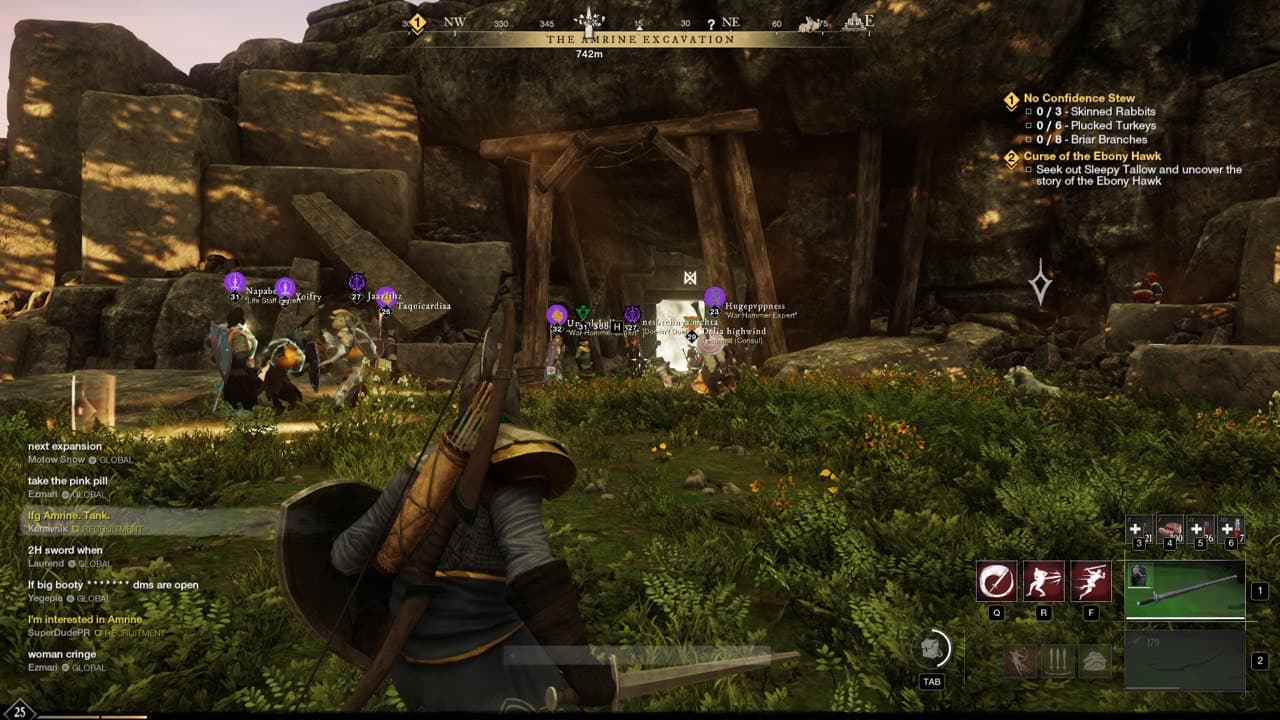The image size is (1280, 720).
Task: Open the inventory bag icon
Action: (x=932, y=649)
